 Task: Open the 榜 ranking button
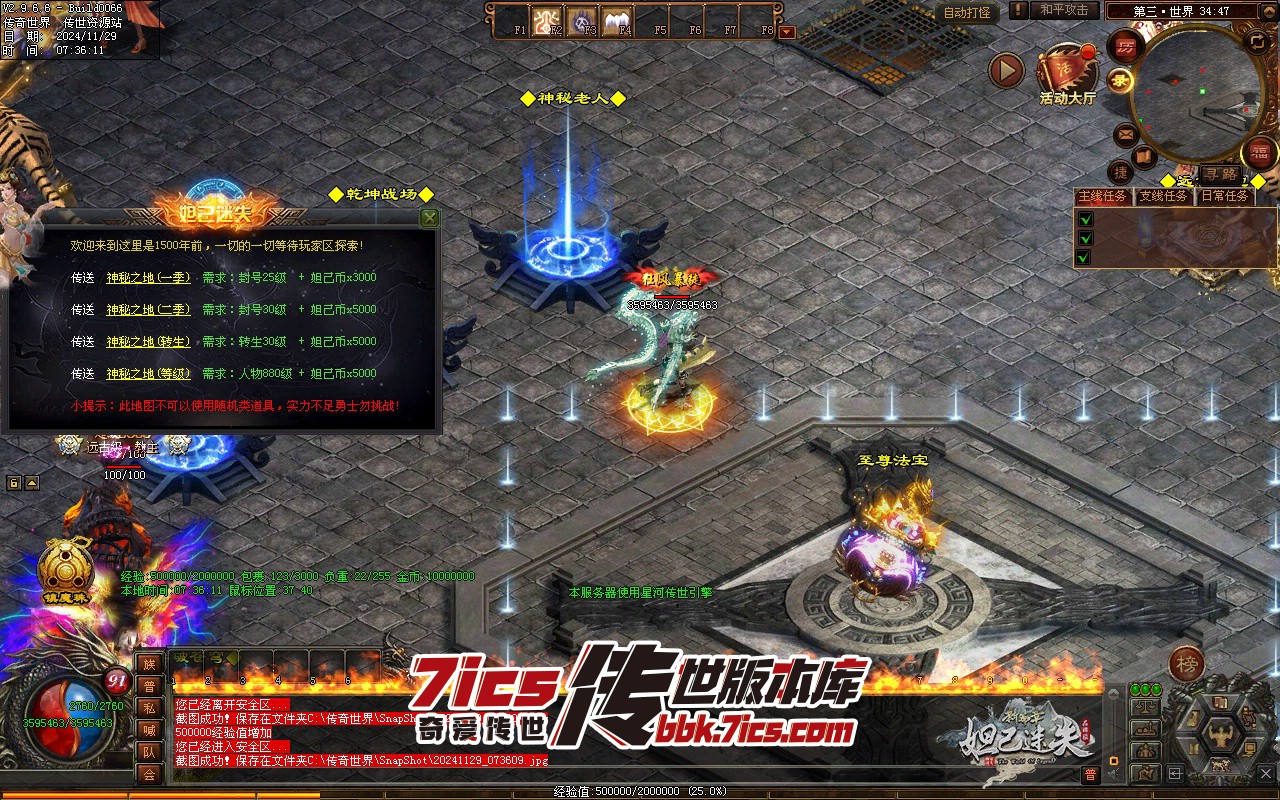[1187, 664]
